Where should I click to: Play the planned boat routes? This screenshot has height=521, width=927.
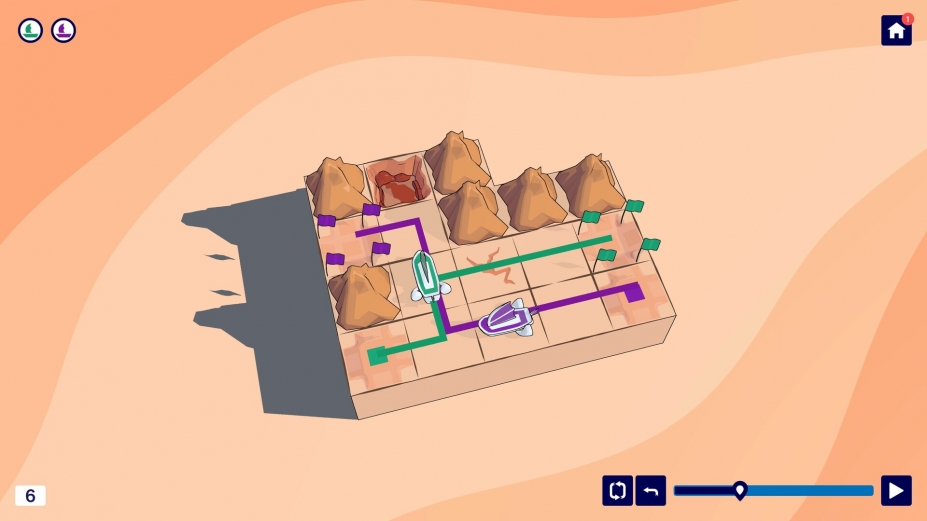[x=896, y=490]
